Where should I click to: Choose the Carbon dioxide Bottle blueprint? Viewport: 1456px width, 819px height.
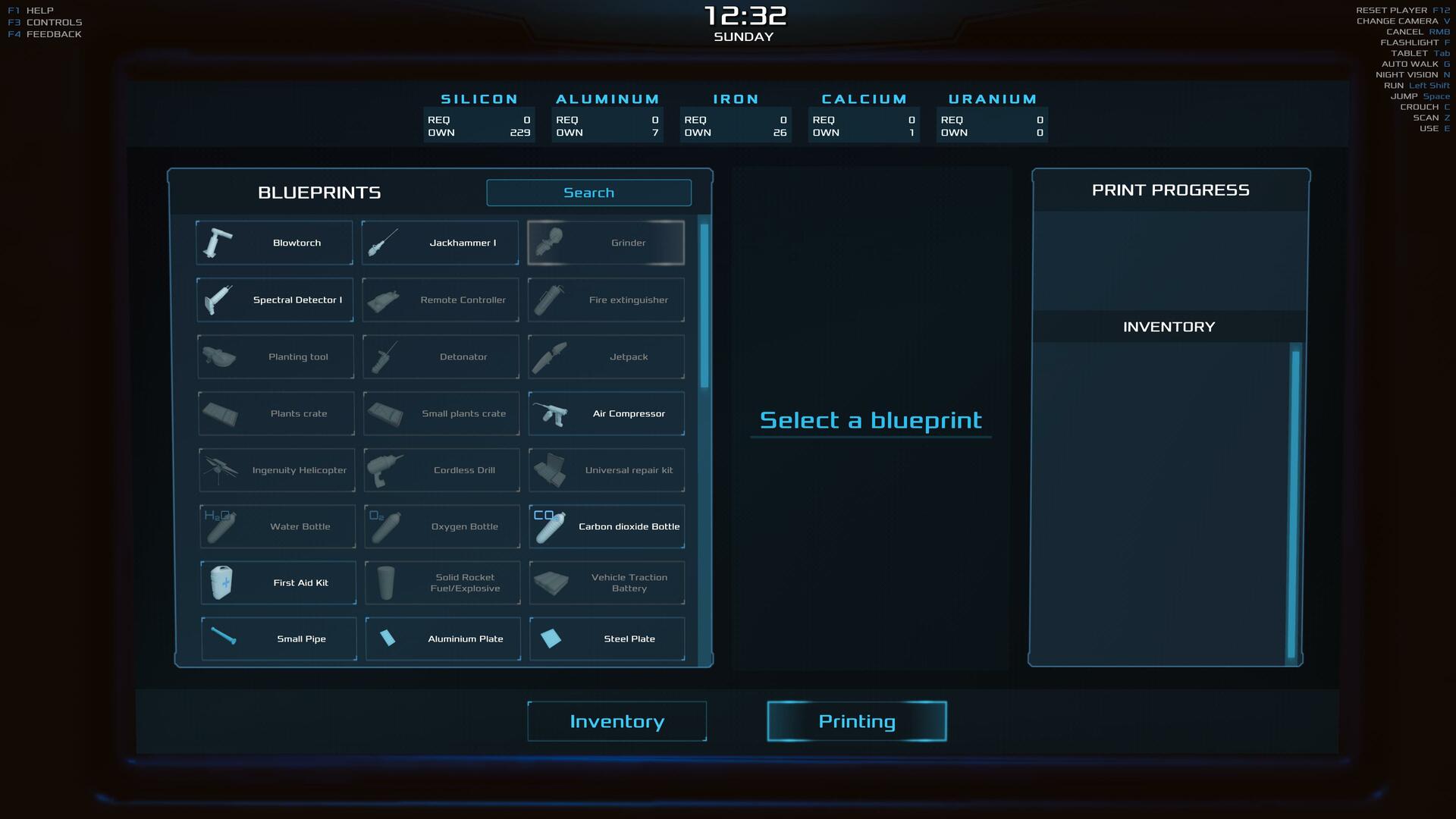607,526
